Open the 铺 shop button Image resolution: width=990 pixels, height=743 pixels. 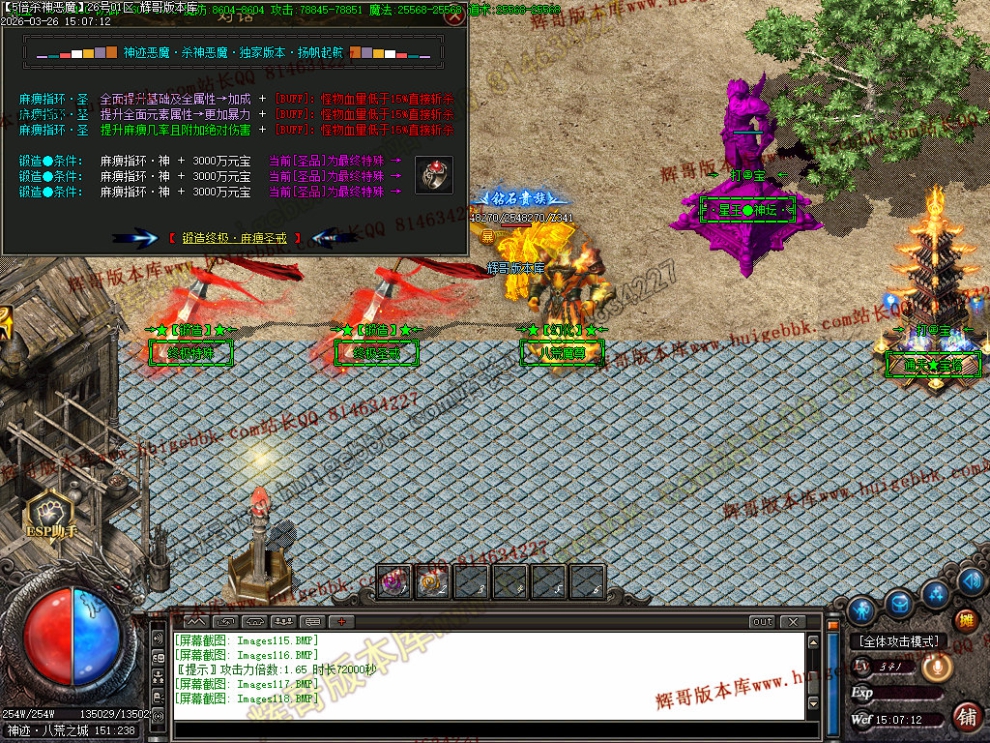tap(967, 716)
